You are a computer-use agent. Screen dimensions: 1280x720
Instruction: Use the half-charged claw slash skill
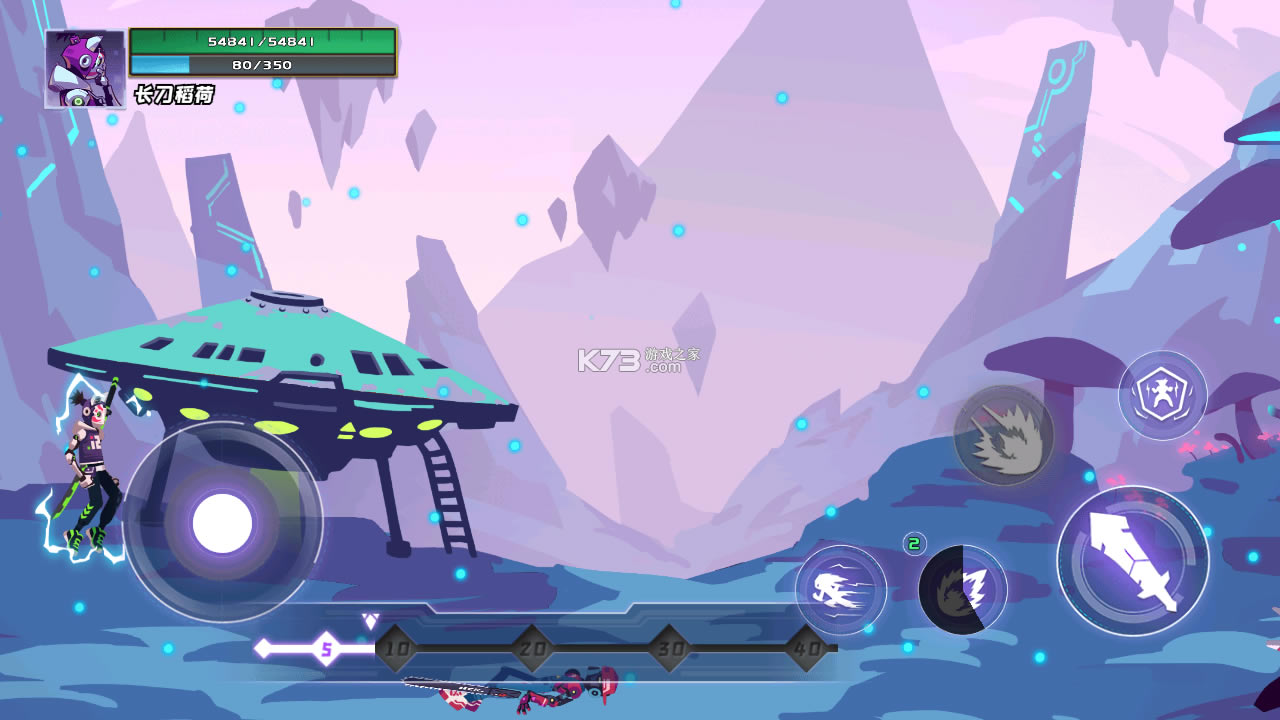click(x=962, y=589)
